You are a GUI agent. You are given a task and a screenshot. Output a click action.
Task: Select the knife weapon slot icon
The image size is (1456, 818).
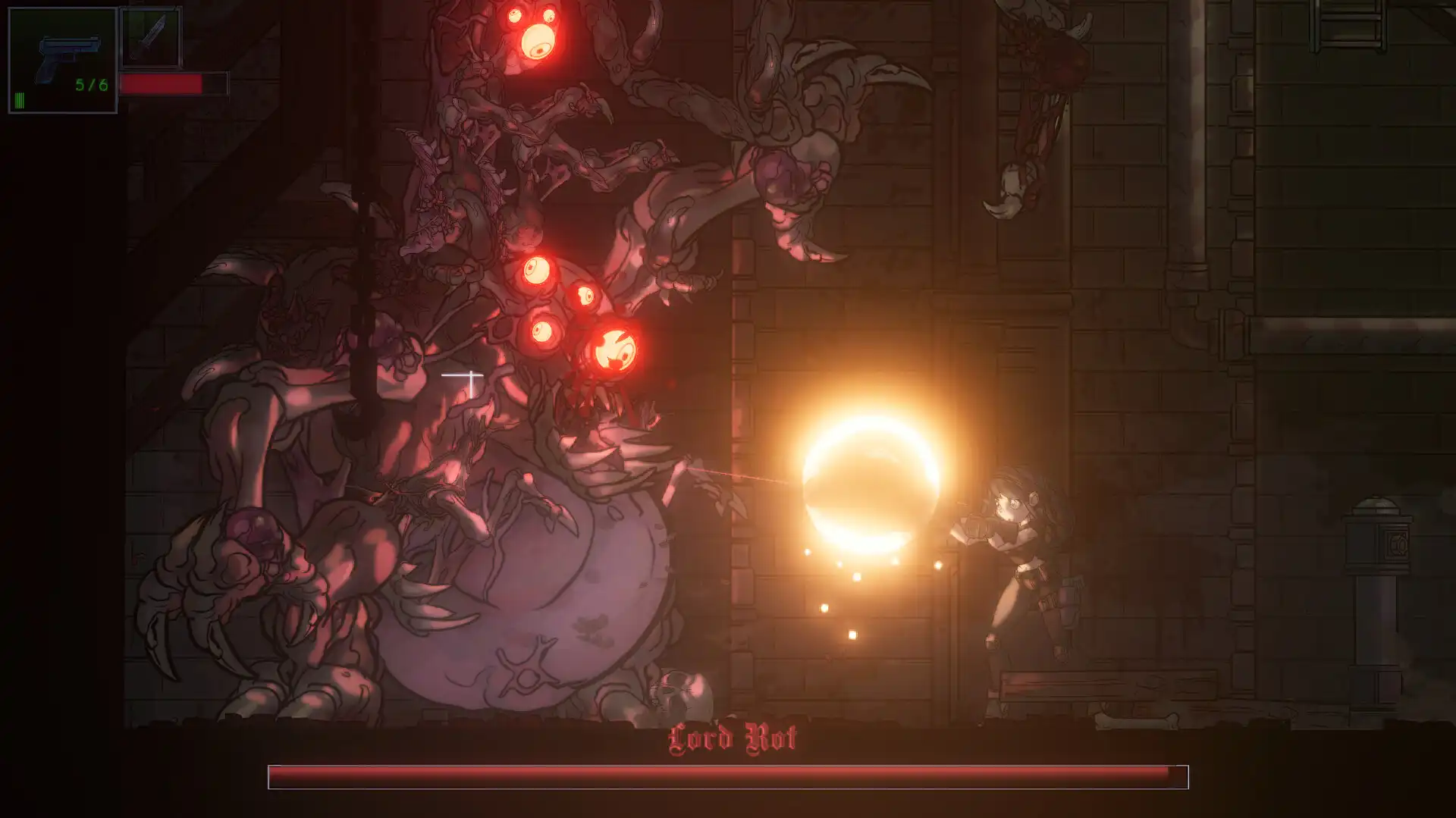(x=149, y=34)
